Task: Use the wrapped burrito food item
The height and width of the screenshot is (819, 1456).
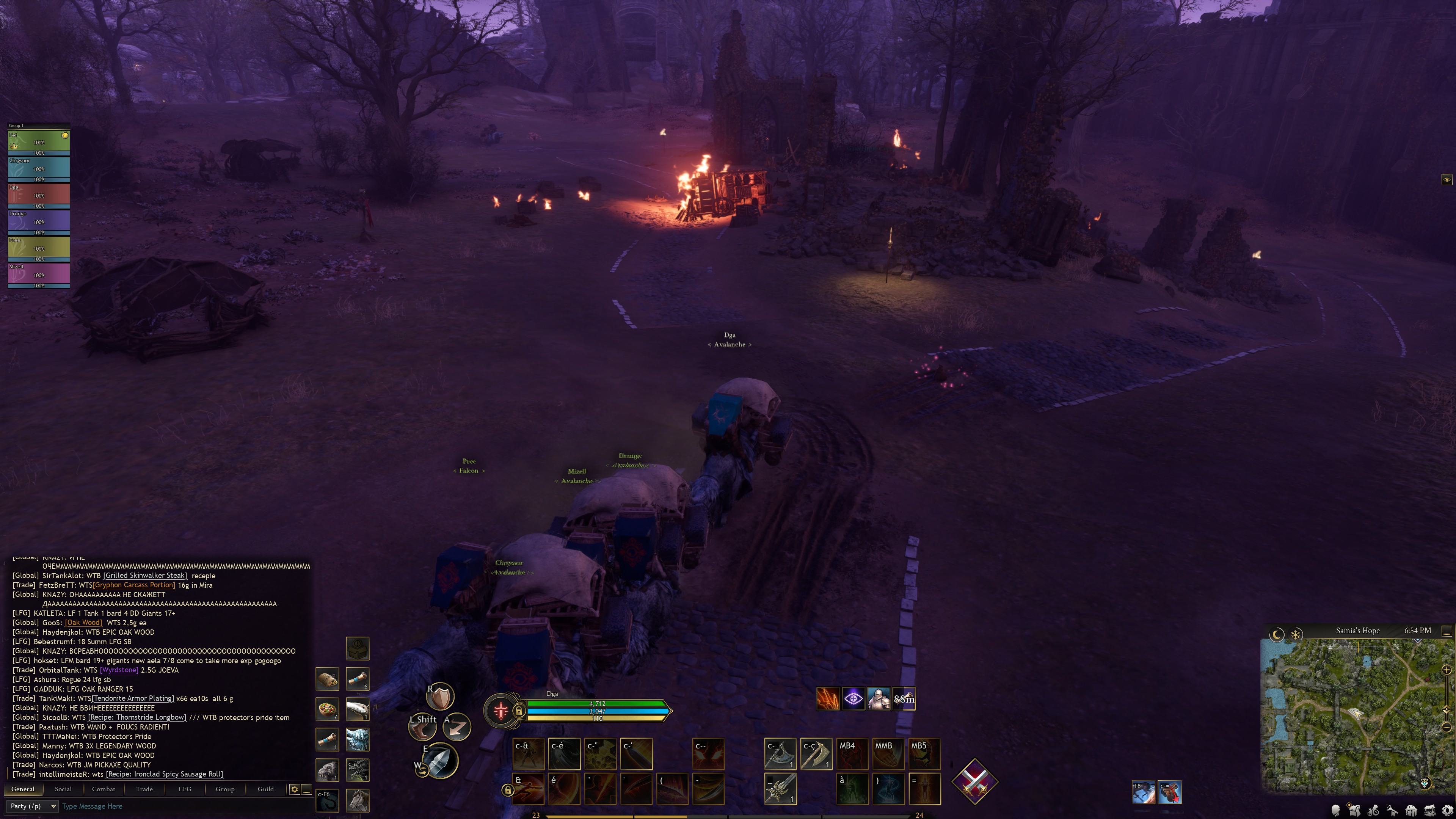Action: tap(327, 678)
